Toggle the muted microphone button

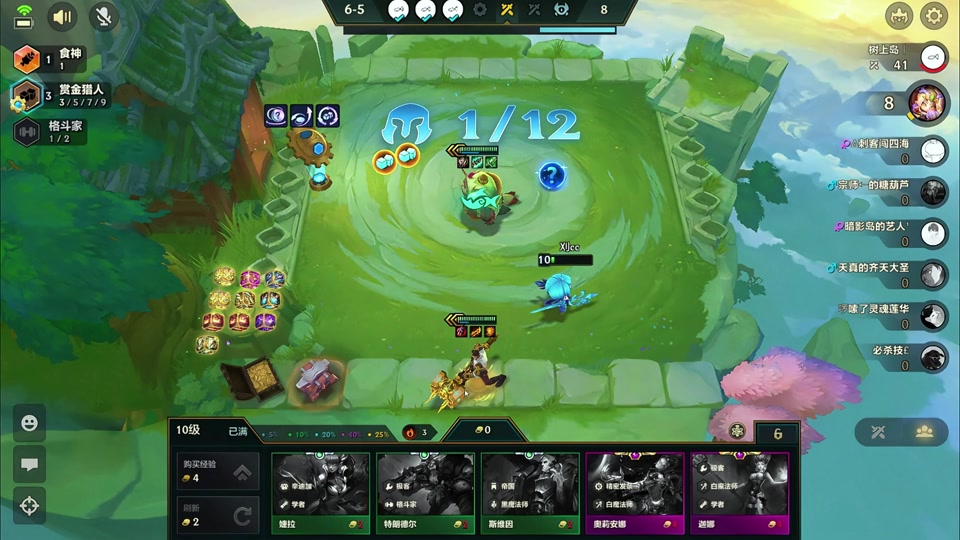point(103,16)
